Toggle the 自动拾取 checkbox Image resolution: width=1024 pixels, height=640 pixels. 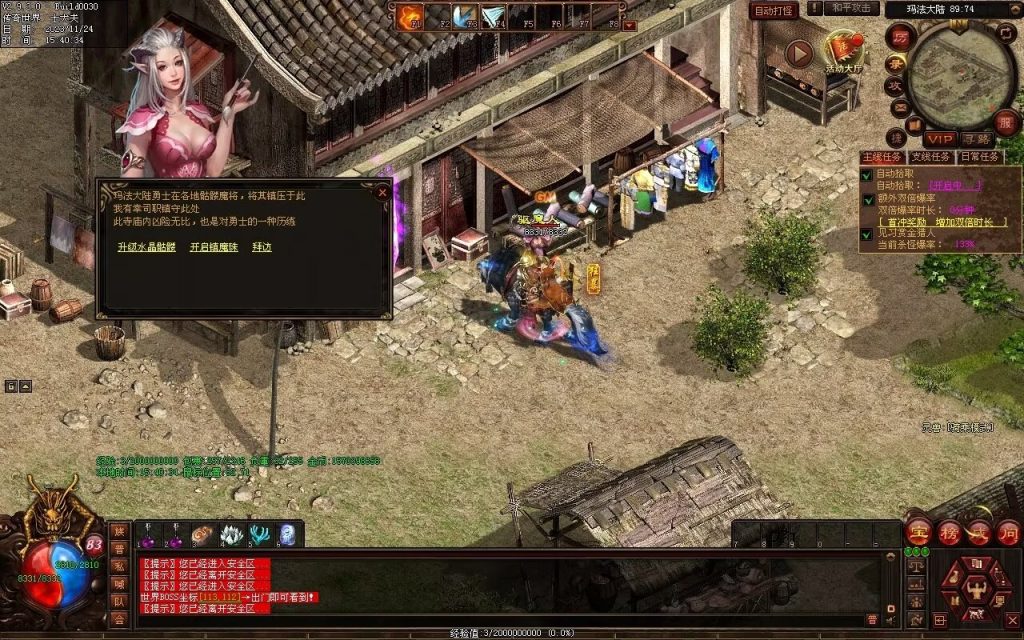pos(867,174)
